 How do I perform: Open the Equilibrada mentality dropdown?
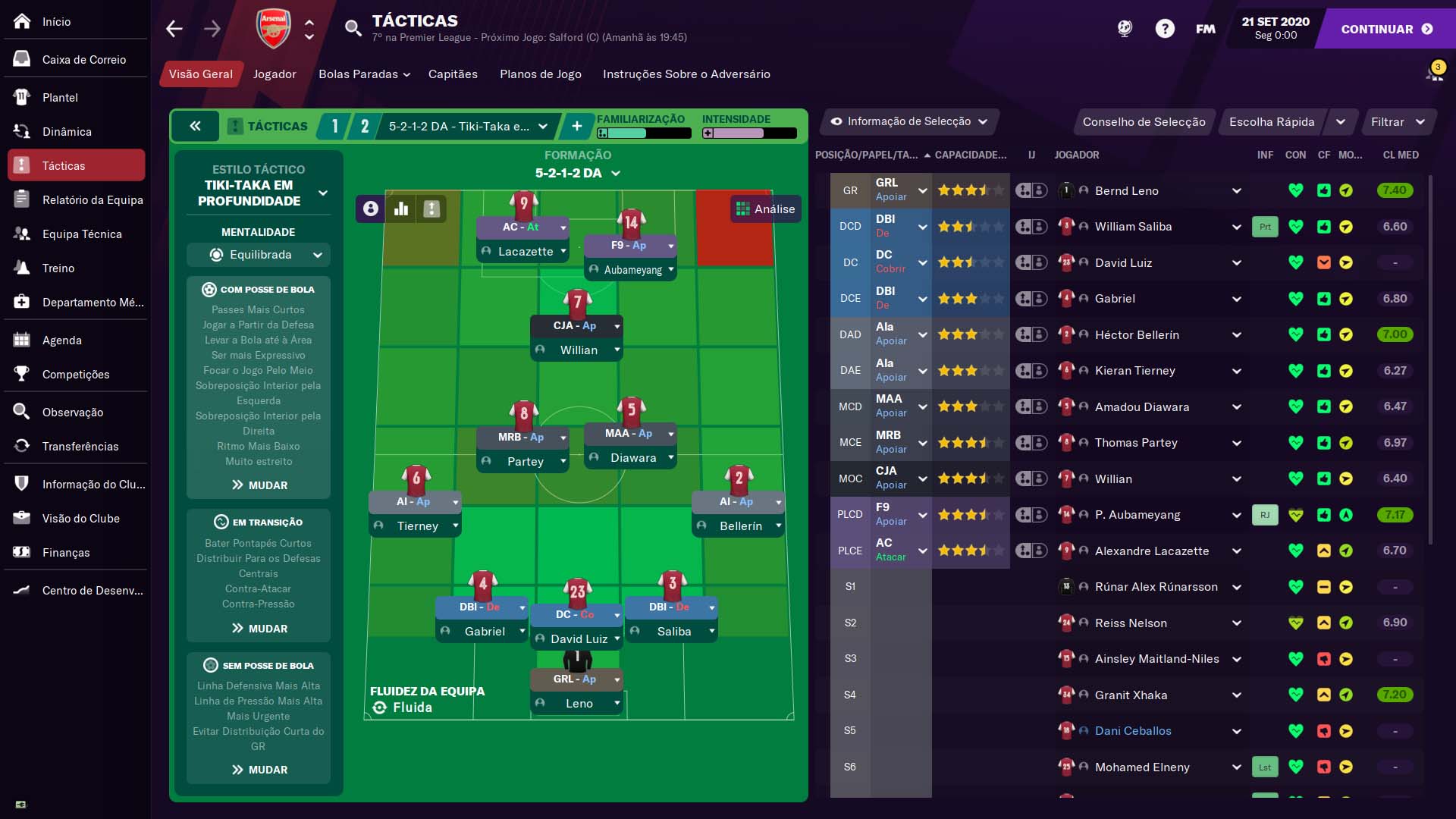[x=258, y=255]
